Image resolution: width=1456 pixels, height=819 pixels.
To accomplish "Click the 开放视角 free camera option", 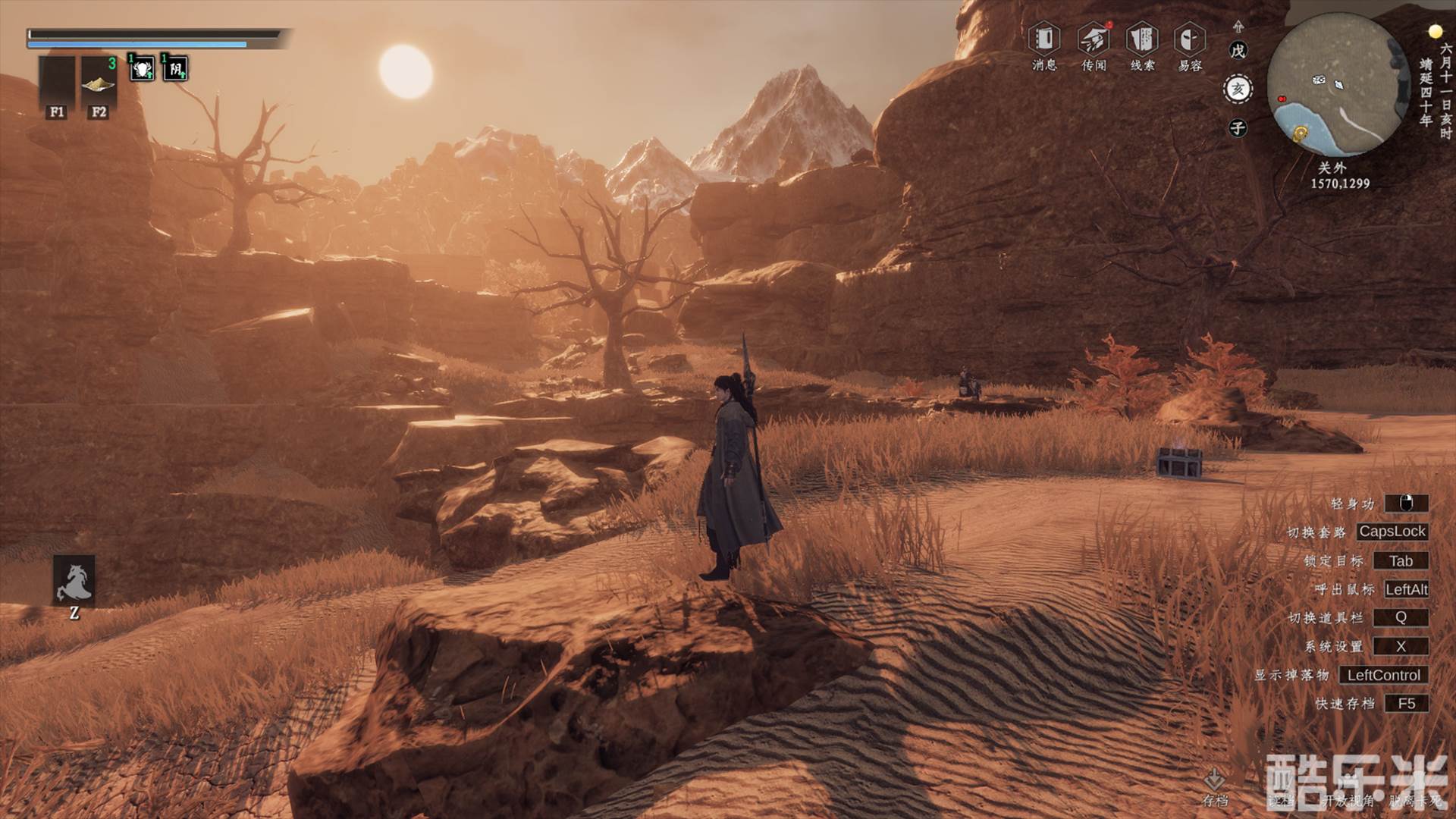I will pyautogui.click(x=1347, y=800).
